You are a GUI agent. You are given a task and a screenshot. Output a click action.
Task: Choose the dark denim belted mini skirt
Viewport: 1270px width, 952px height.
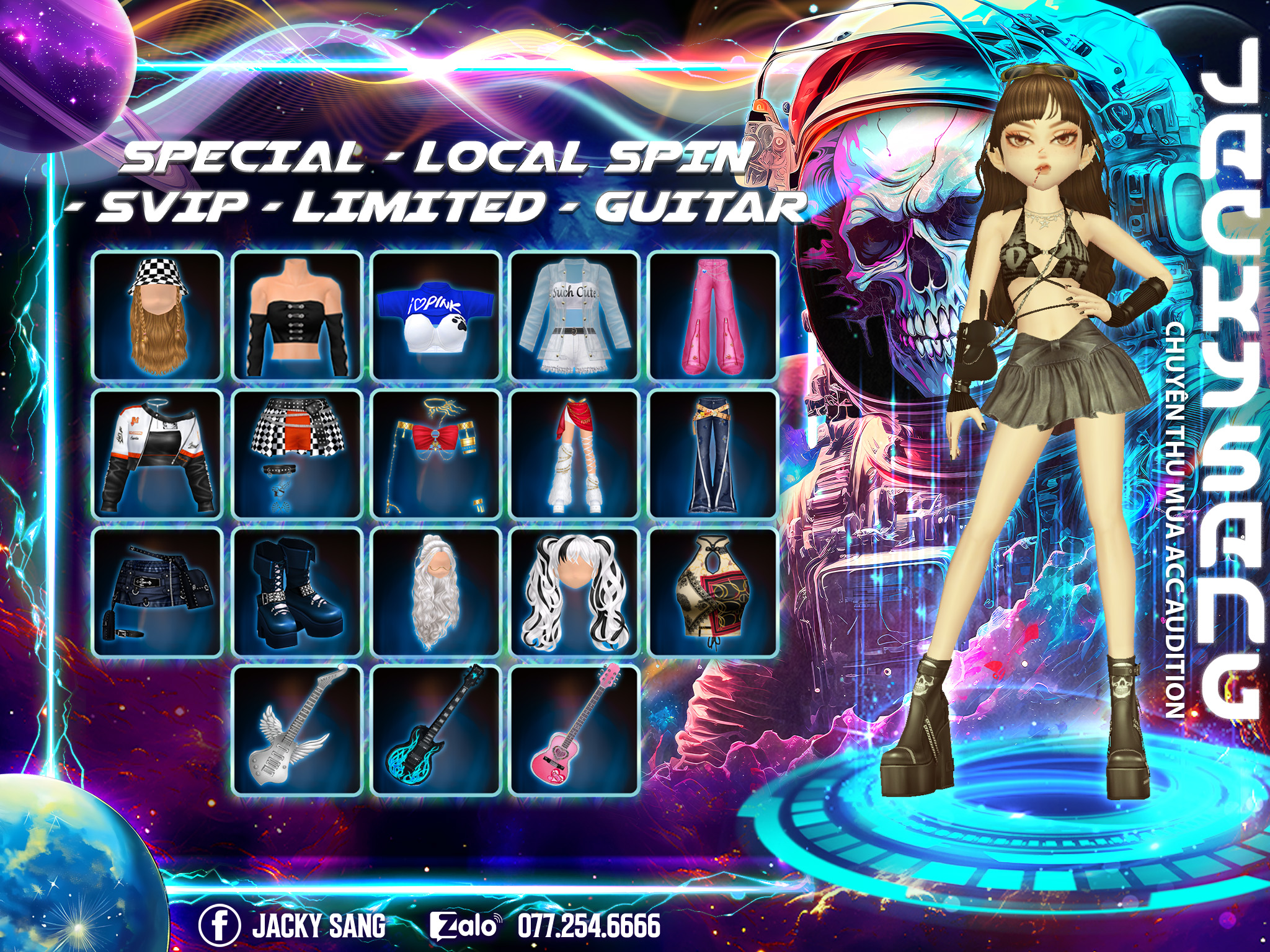coord(158,592)
